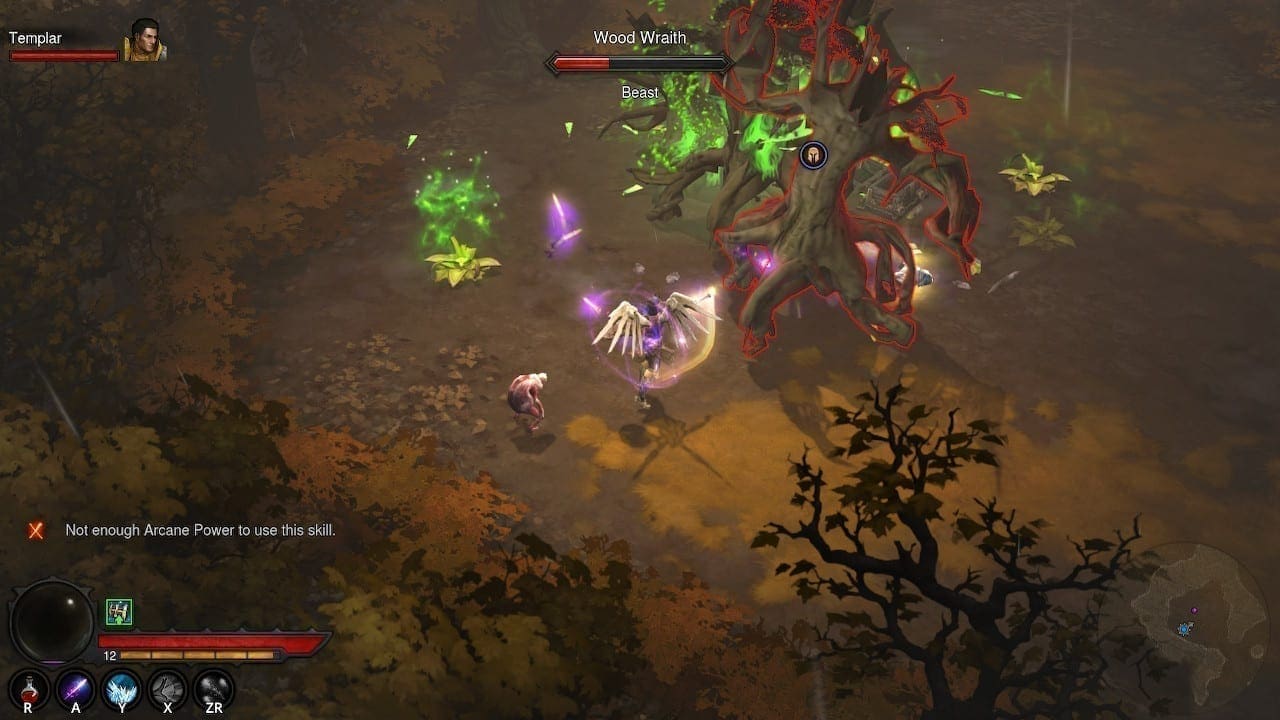Select the helmet marker on the Wood Wraith
The image size is (1280, 720).
tap(813, 155)
